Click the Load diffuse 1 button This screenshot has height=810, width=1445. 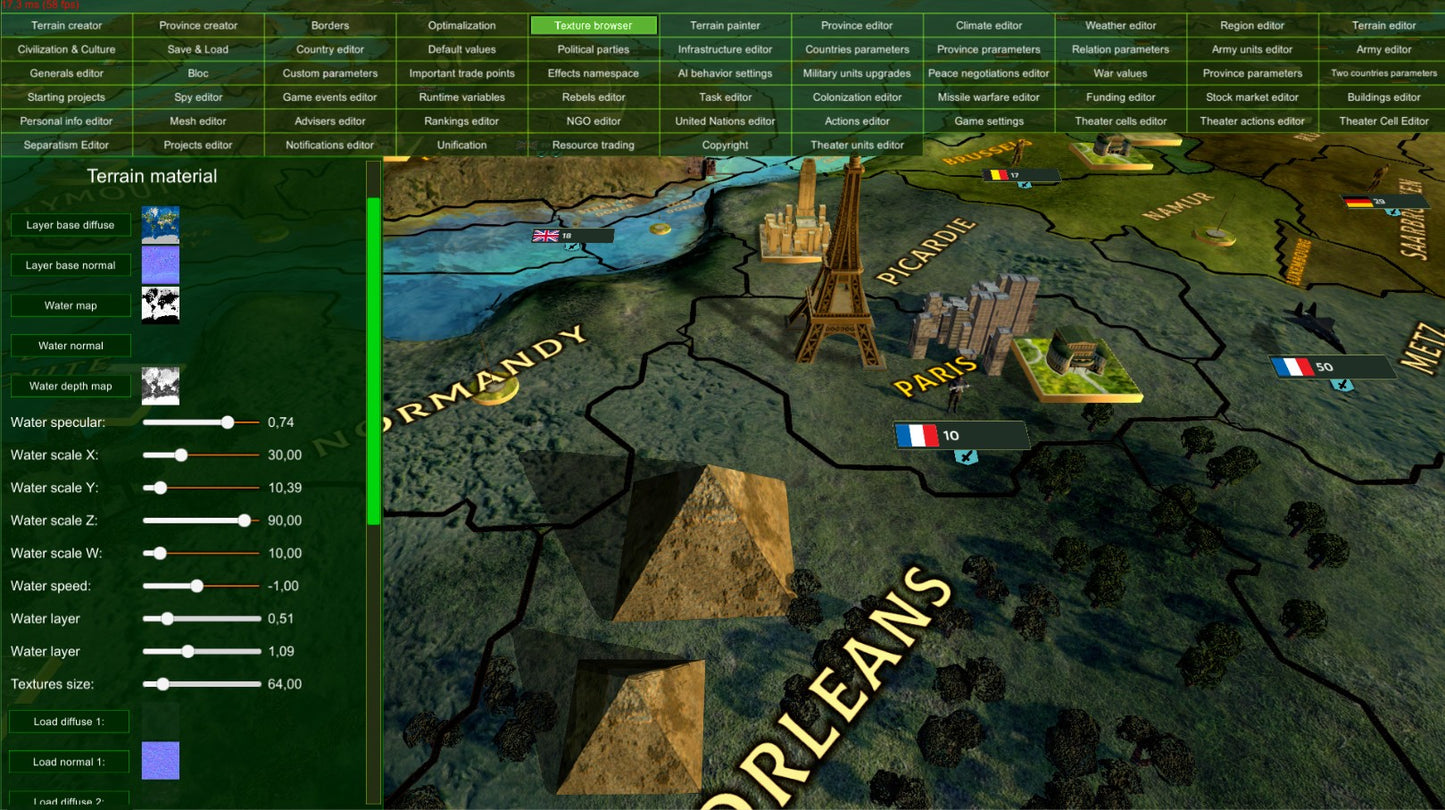point(69,721)
